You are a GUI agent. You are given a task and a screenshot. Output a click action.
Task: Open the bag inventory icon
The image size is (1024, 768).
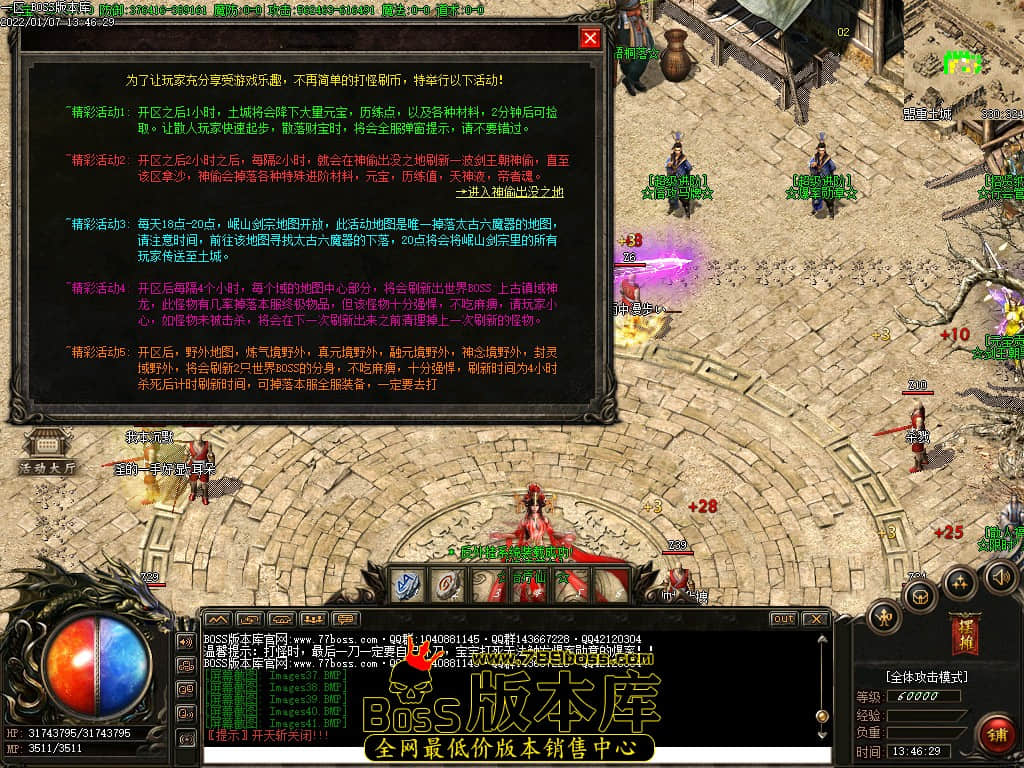pyautogui.click(x=920, y=597)
